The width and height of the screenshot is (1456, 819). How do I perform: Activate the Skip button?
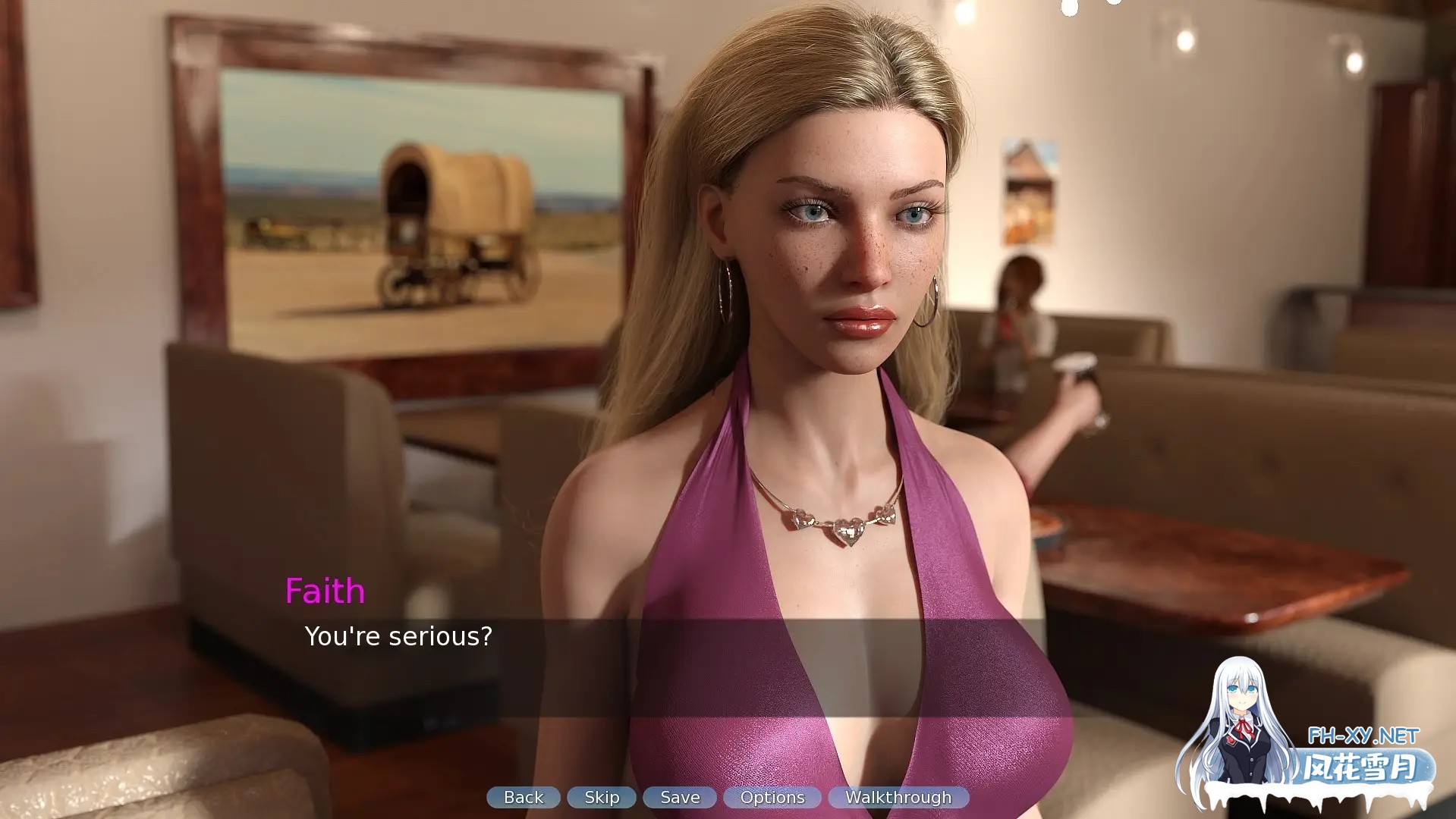tap(602, 797)
